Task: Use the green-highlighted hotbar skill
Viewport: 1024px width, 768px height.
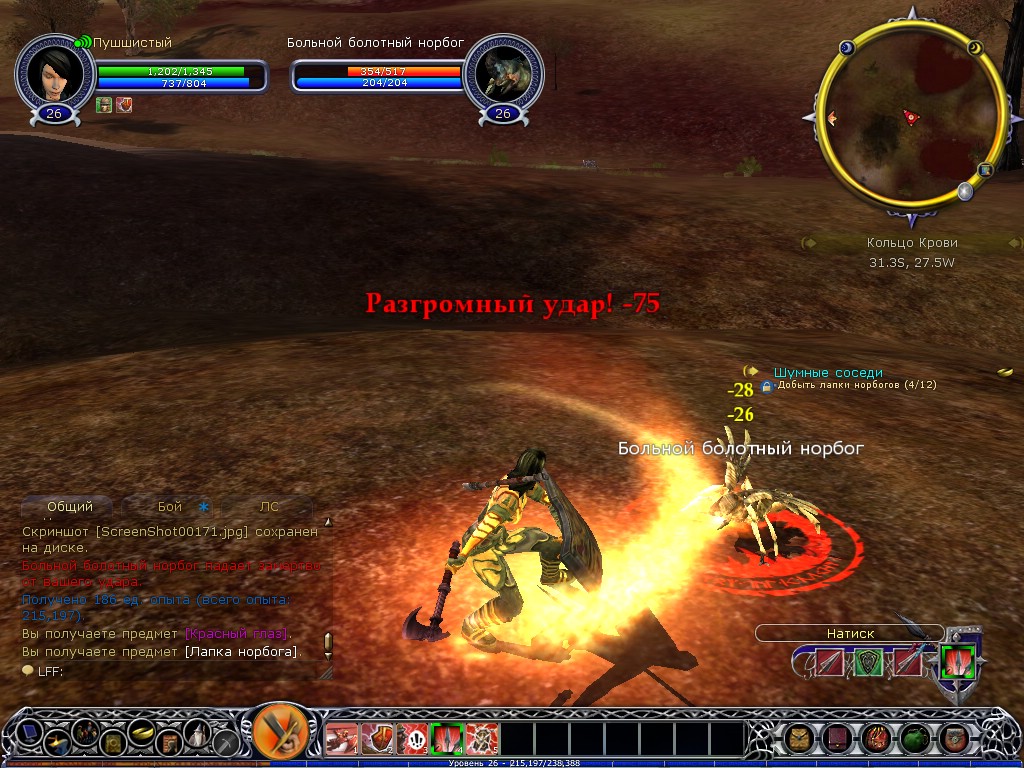Action: click(447, 739)
